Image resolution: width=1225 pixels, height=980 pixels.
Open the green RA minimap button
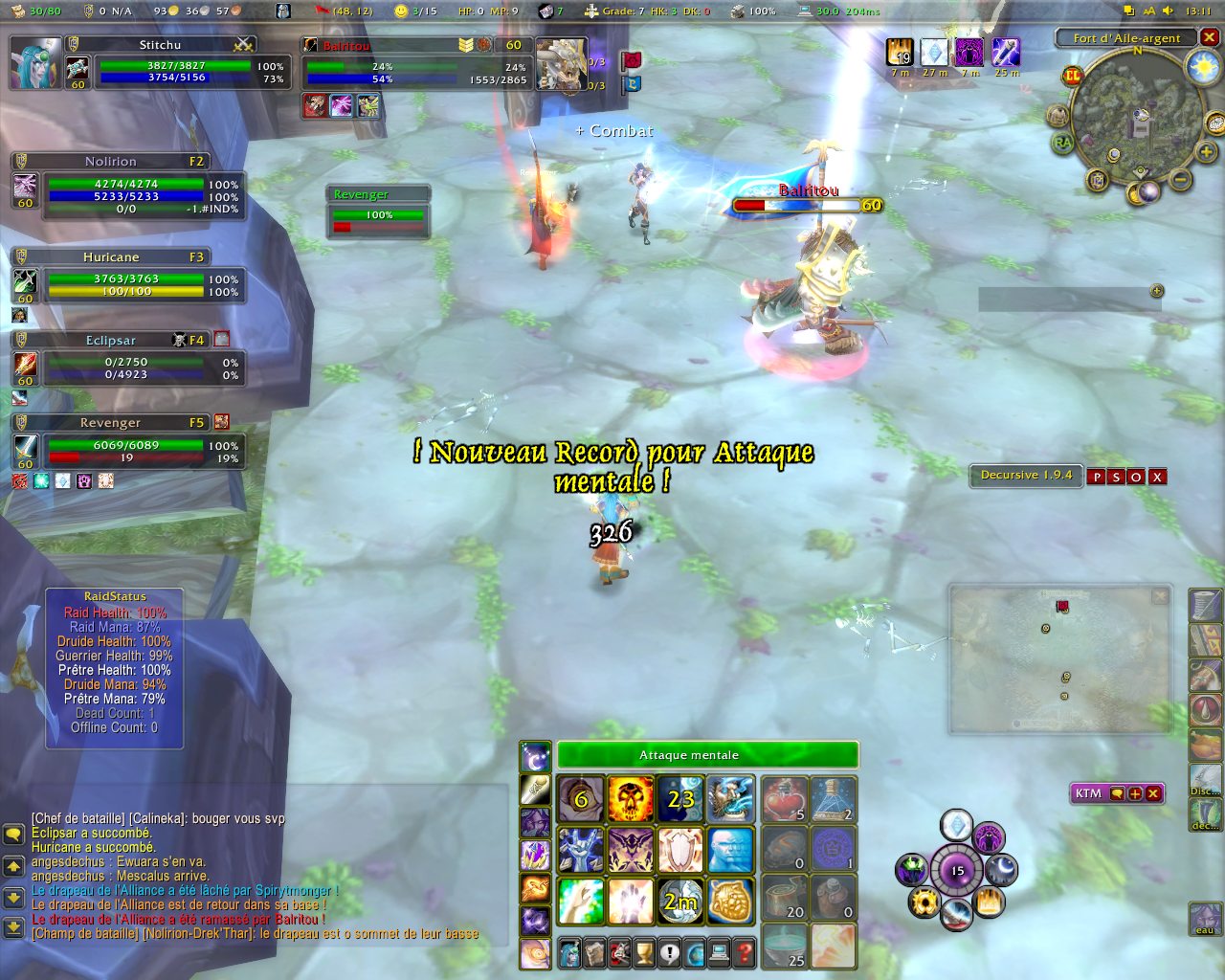tap(1063, 144)
